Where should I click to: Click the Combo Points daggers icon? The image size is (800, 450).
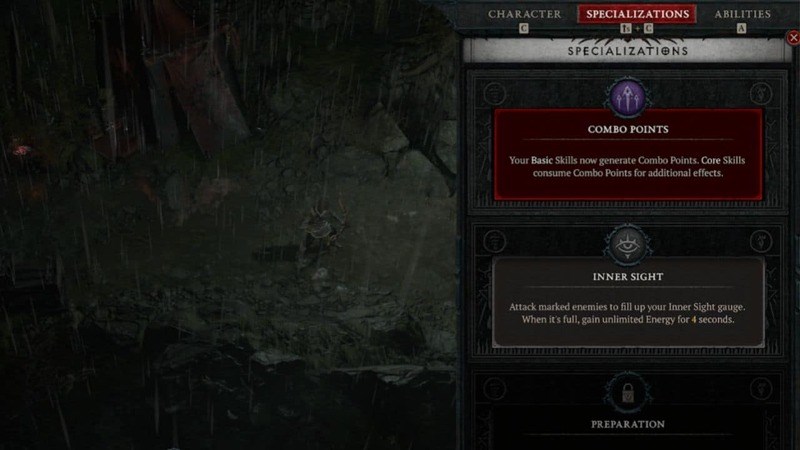tap(628, 99)
